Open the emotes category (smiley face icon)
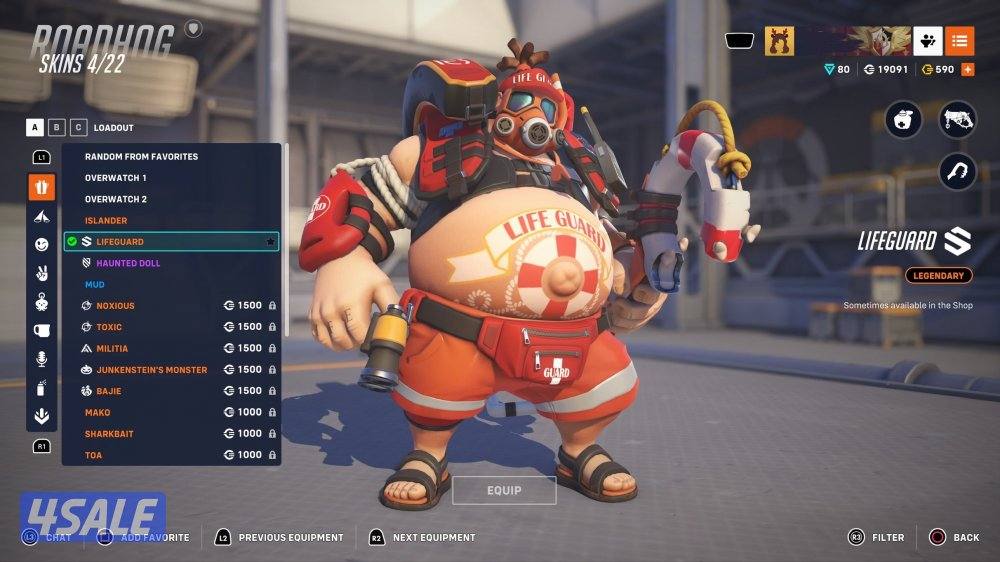This screenshot has height=562, width=1000. click(x=41, y=244)
